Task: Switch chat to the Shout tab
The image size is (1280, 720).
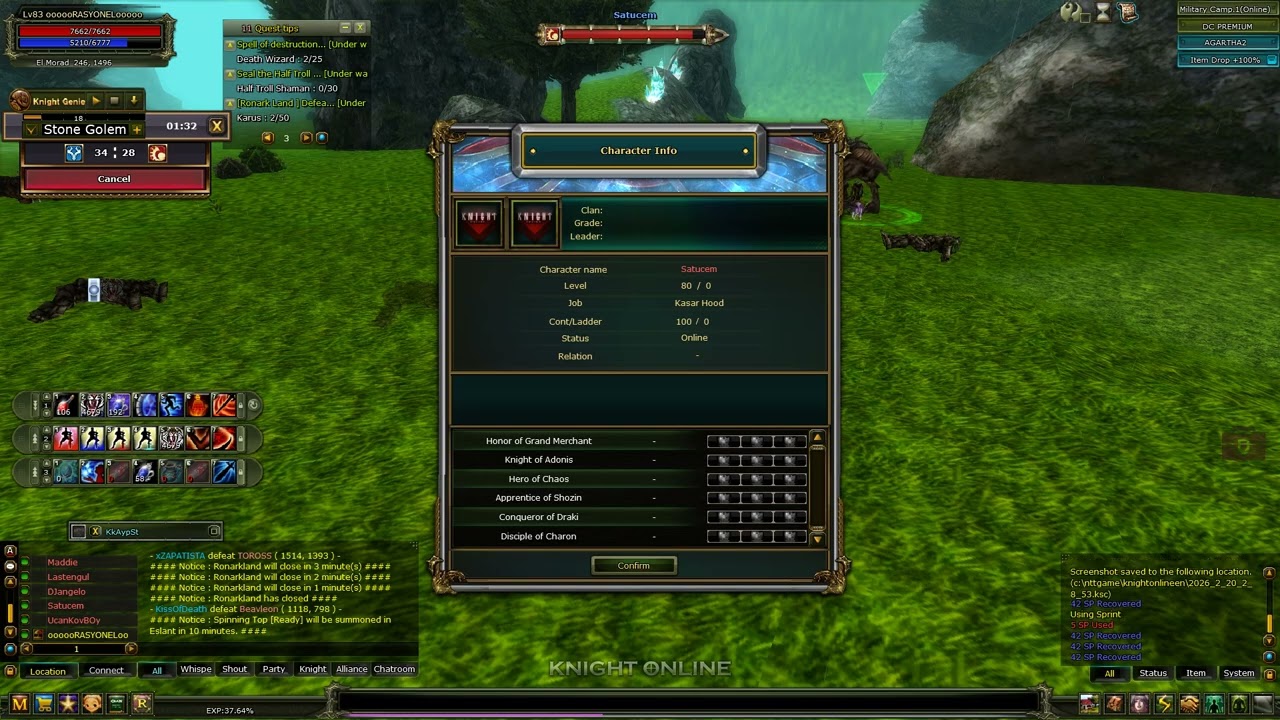Action: coord(234,669)
